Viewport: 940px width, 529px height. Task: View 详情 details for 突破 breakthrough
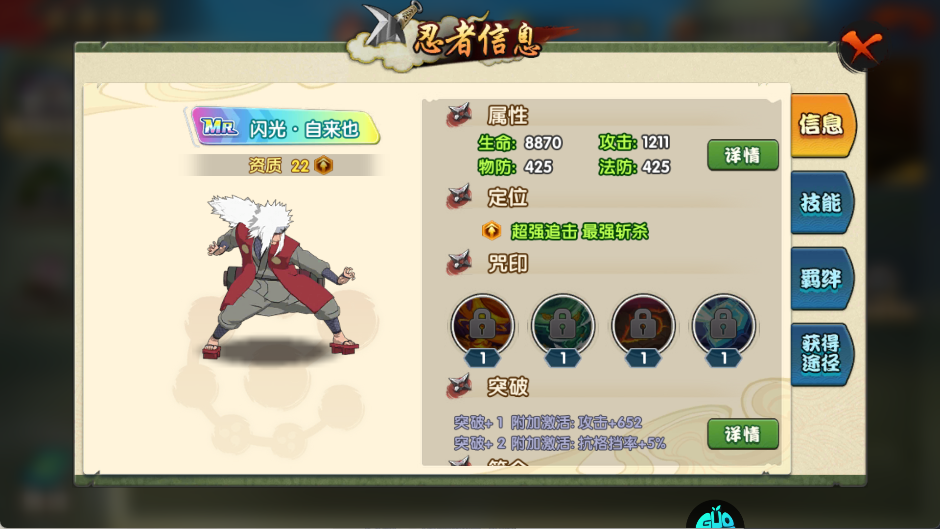[x=742, y=434]
